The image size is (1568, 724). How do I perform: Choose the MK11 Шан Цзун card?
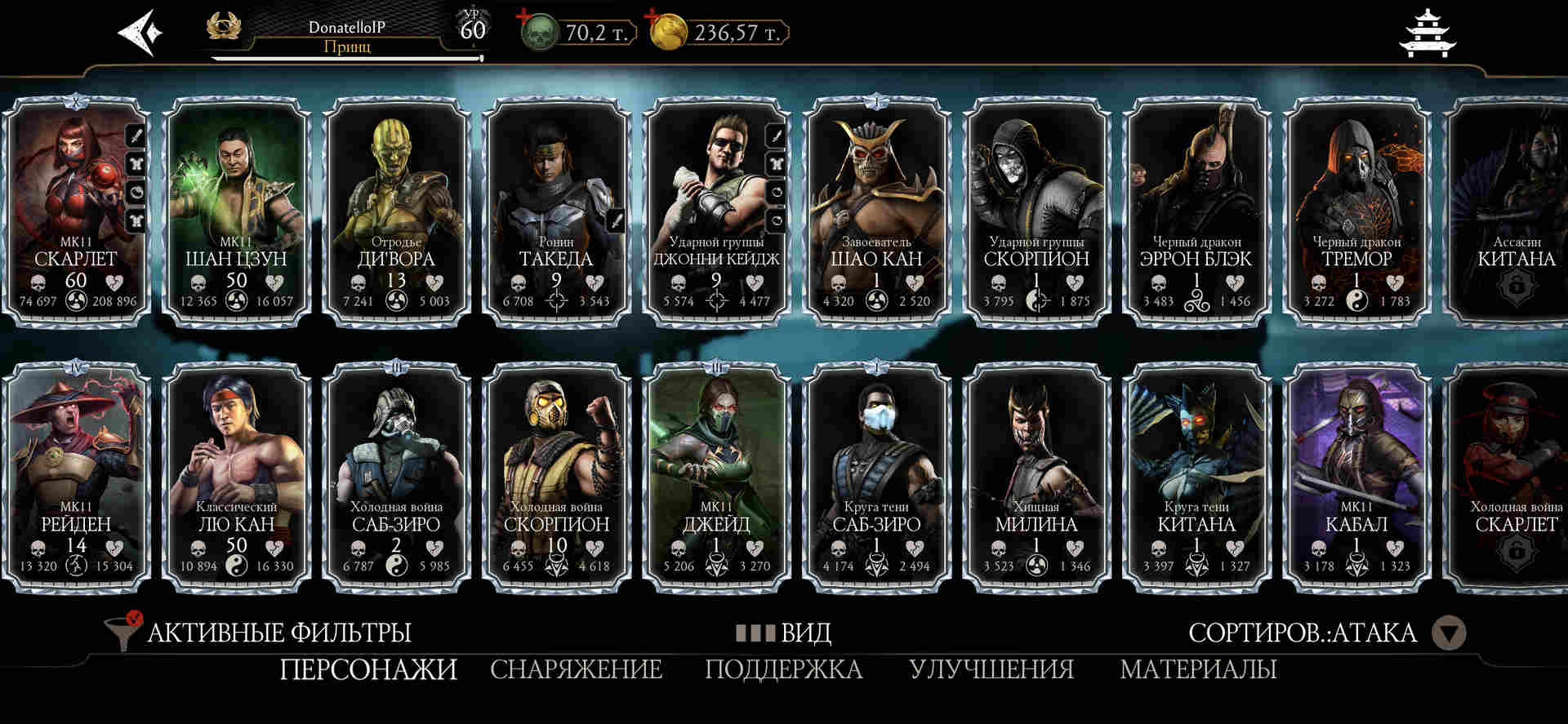point(236,212)
